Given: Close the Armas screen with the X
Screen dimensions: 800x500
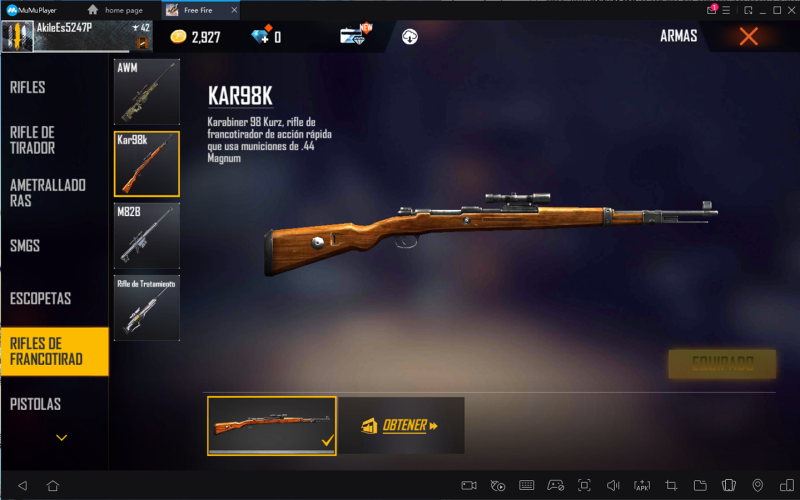Looking at the screenshot, I should point(748,37).
